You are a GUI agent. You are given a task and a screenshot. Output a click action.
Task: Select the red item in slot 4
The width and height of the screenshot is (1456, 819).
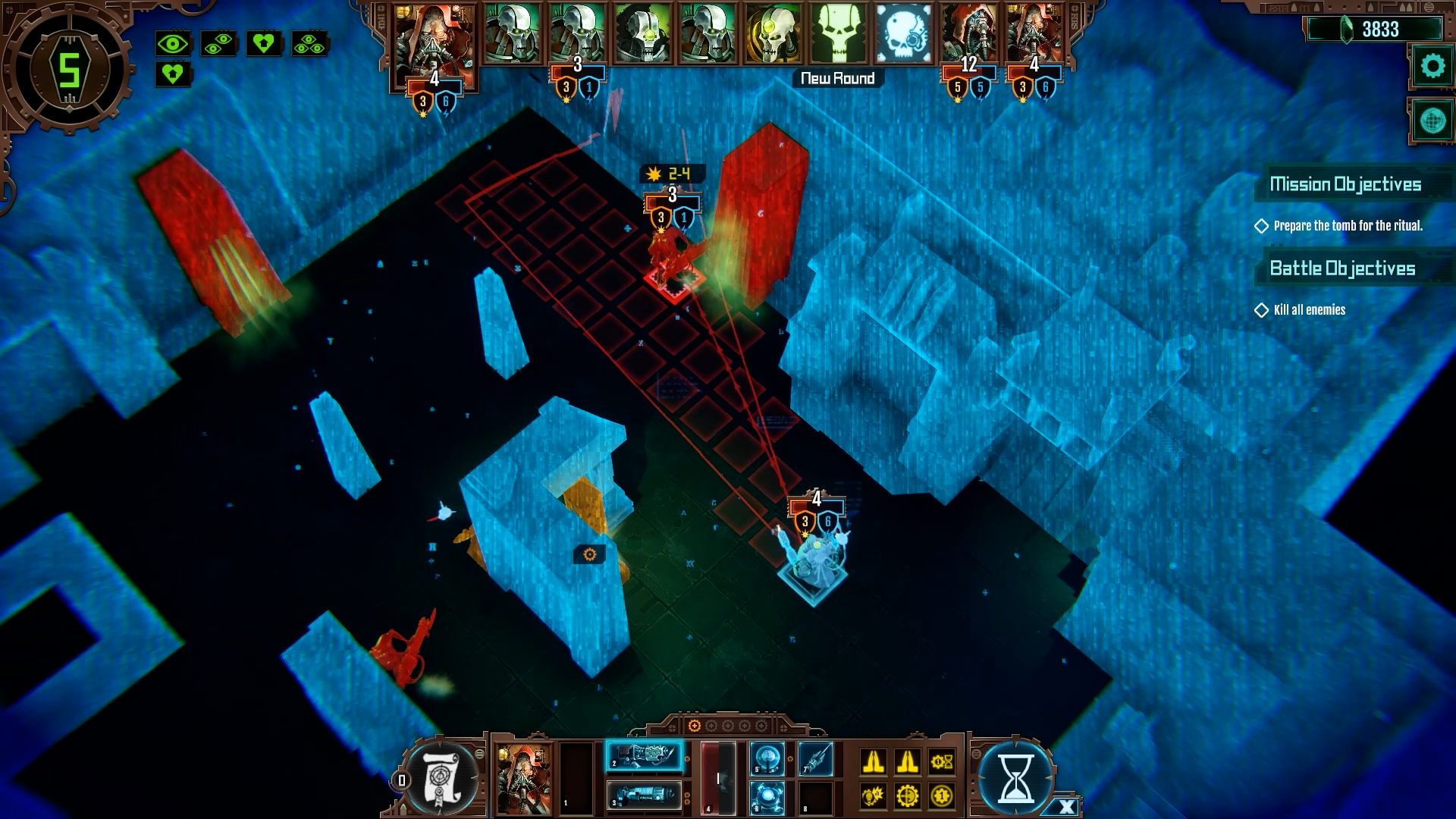717,778
